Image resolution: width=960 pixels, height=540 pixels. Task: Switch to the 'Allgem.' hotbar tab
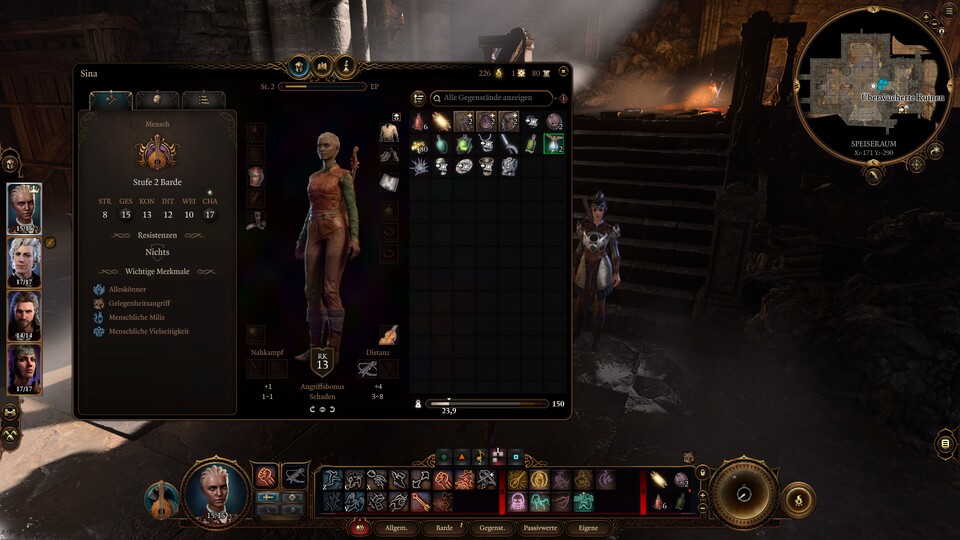click(396, 528)
